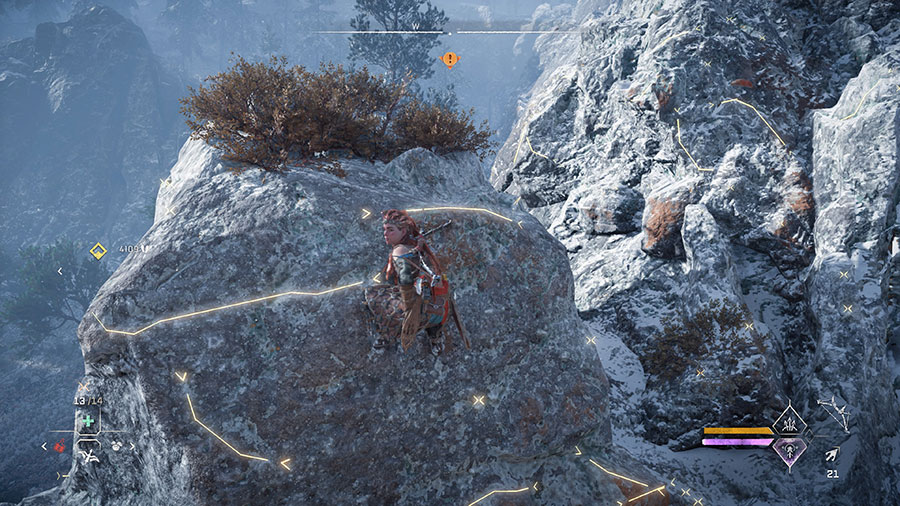Click the left arrow of the tool selector
This screenshot has height=506, width=900.
tap(45, 446)
